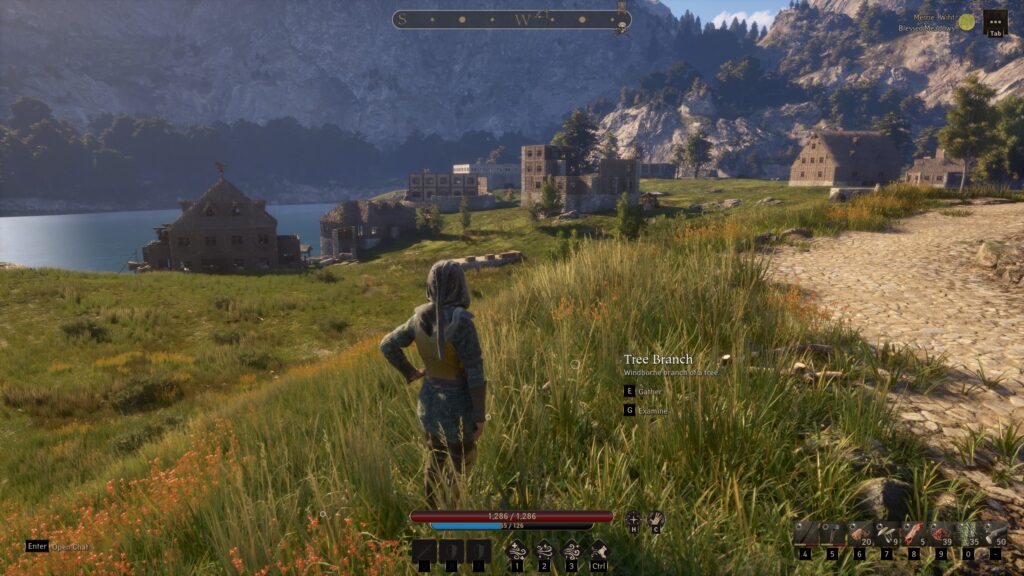Pick the raw meat strip with count 5
The image size is (1024, 576).
pyautogui.click(x=913, y=534)
